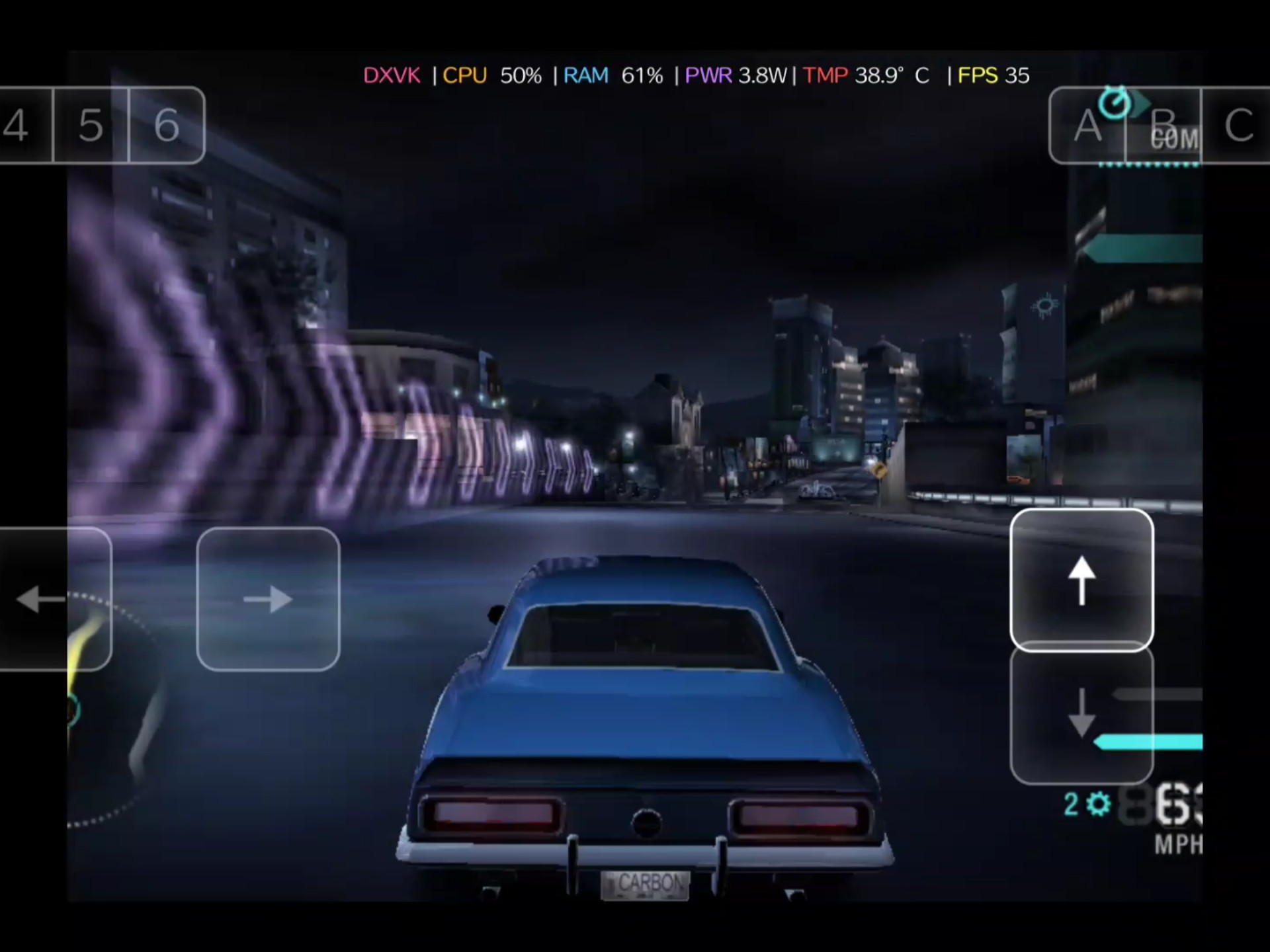Screen dimensions: 1270x952
Task: Tap the overlay C button
Action: (1237, 125)
